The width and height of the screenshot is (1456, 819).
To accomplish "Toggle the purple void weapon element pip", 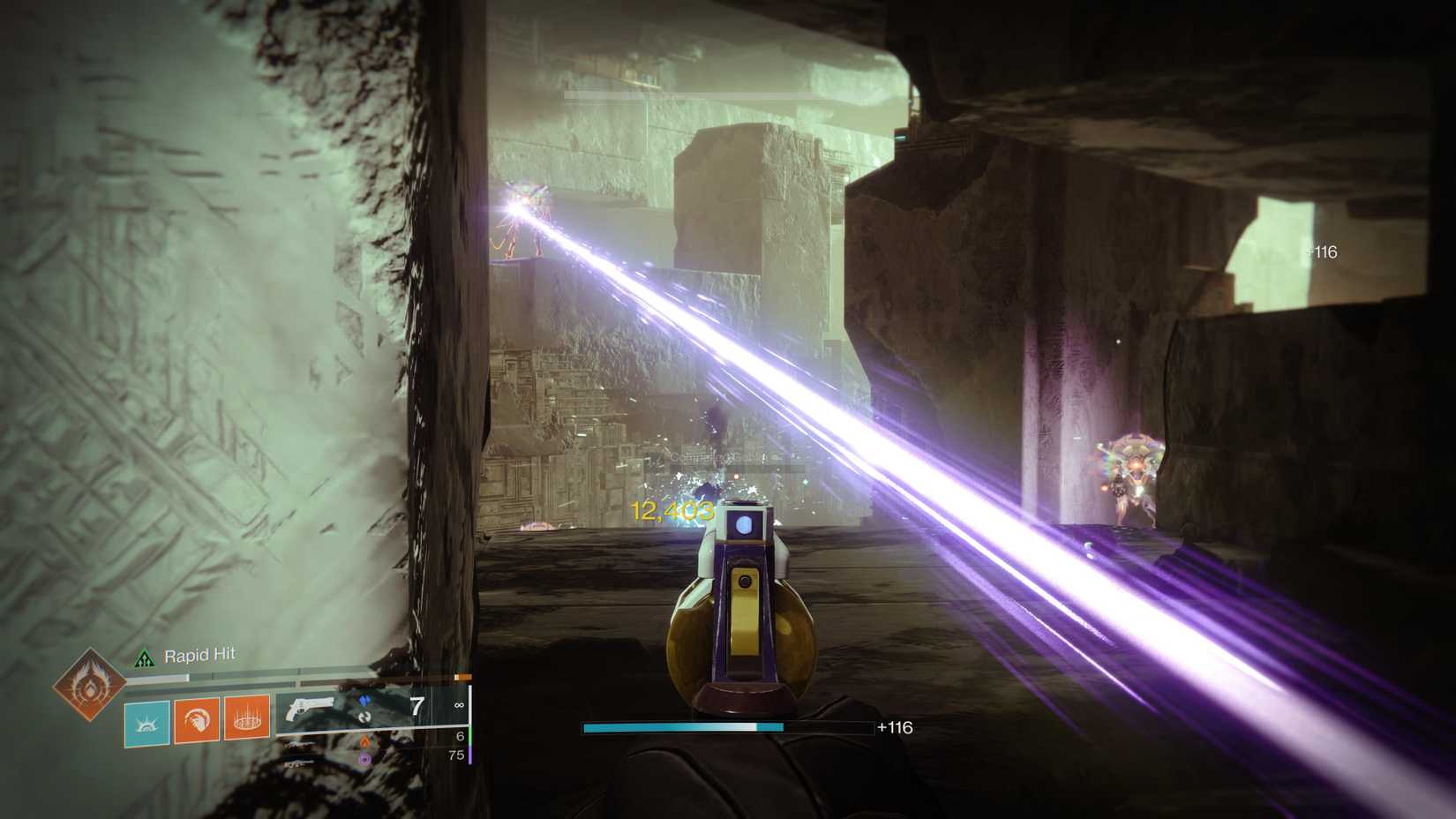I will coord(364,761).
